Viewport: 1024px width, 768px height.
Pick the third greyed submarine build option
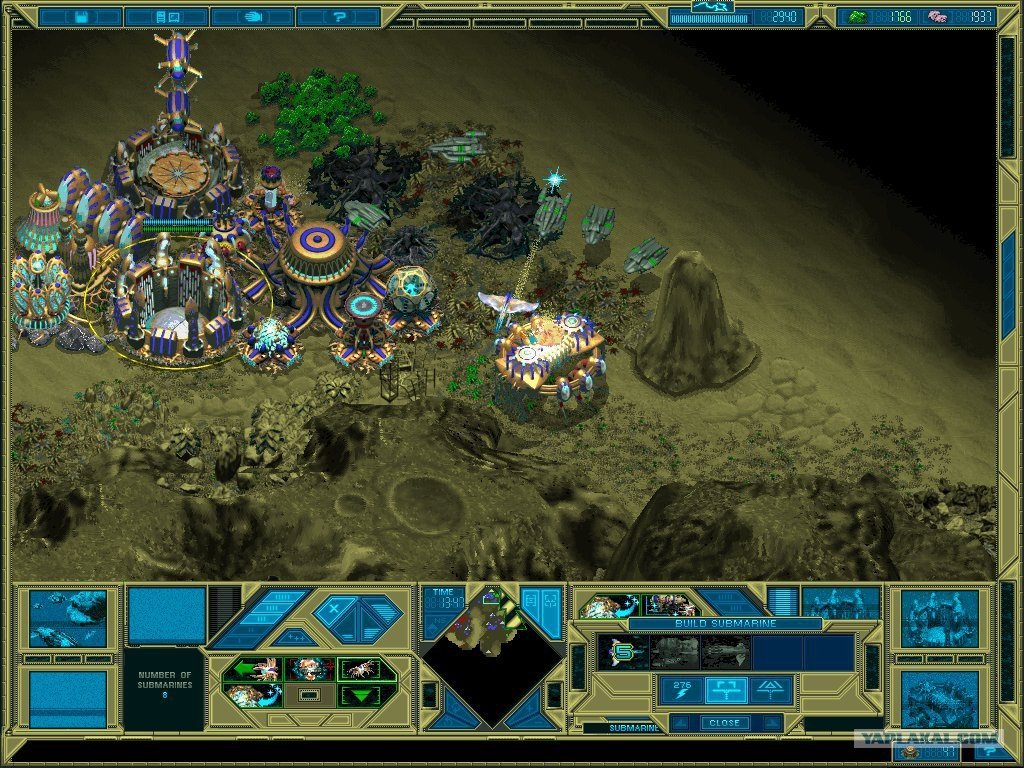[x=725, y=652]
